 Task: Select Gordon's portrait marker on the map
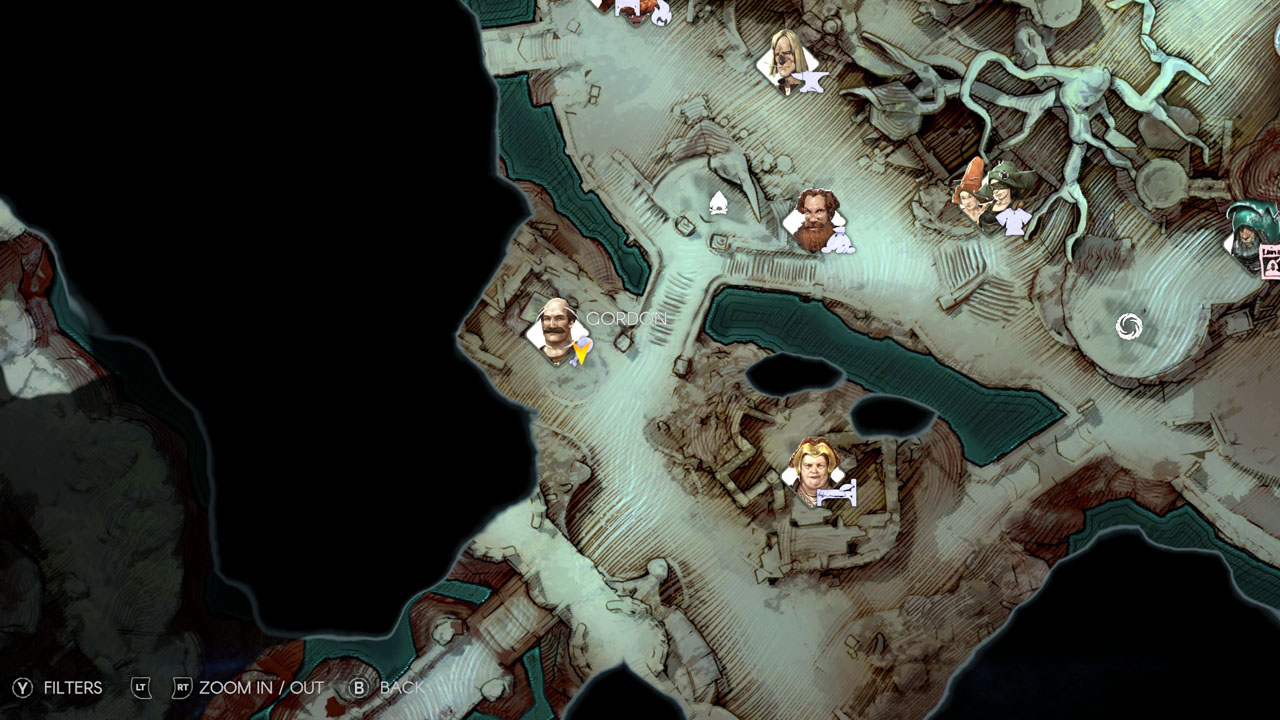[554, 329]
